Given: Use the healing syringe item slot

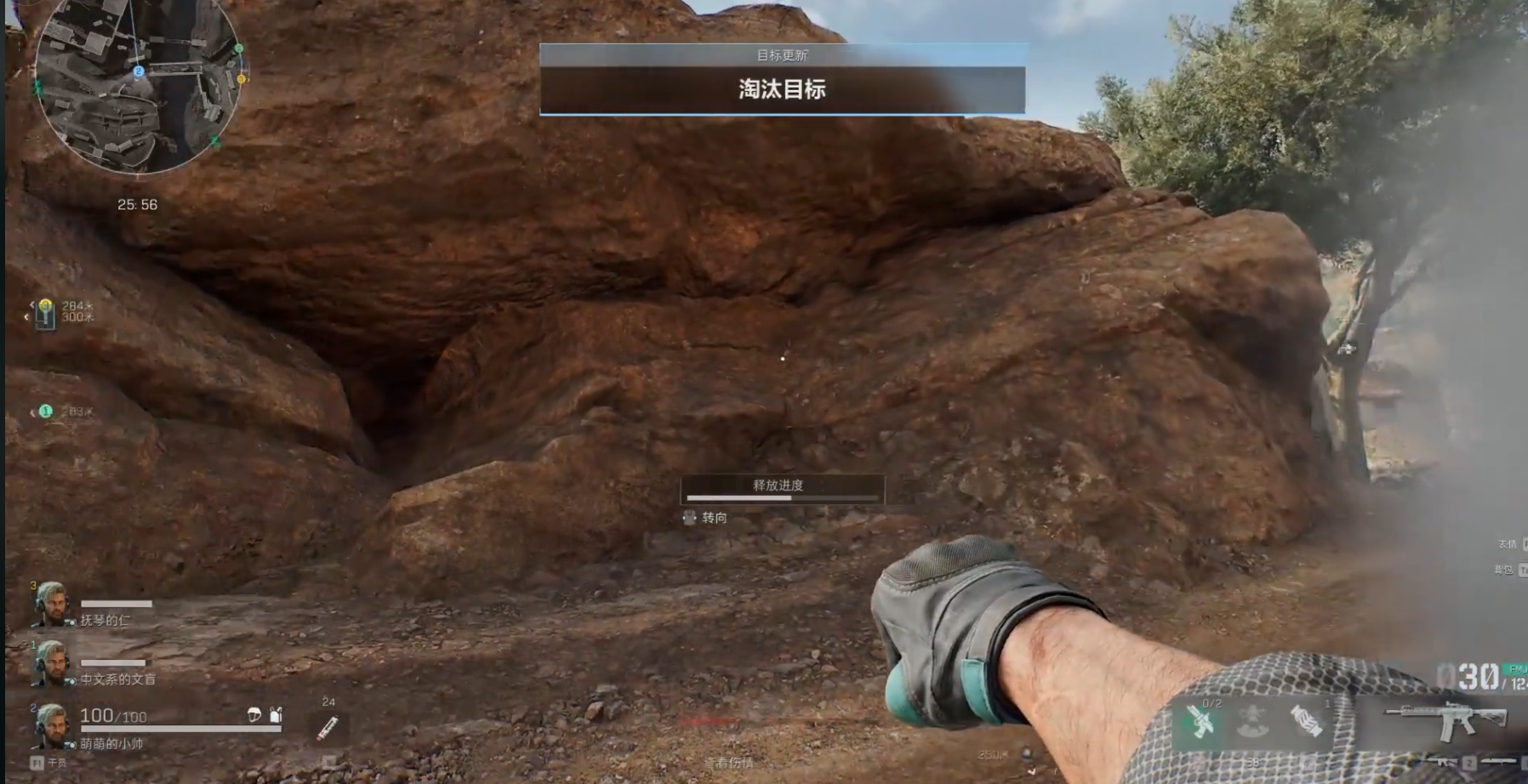Looking at the screenshot, I should [328, 727].
